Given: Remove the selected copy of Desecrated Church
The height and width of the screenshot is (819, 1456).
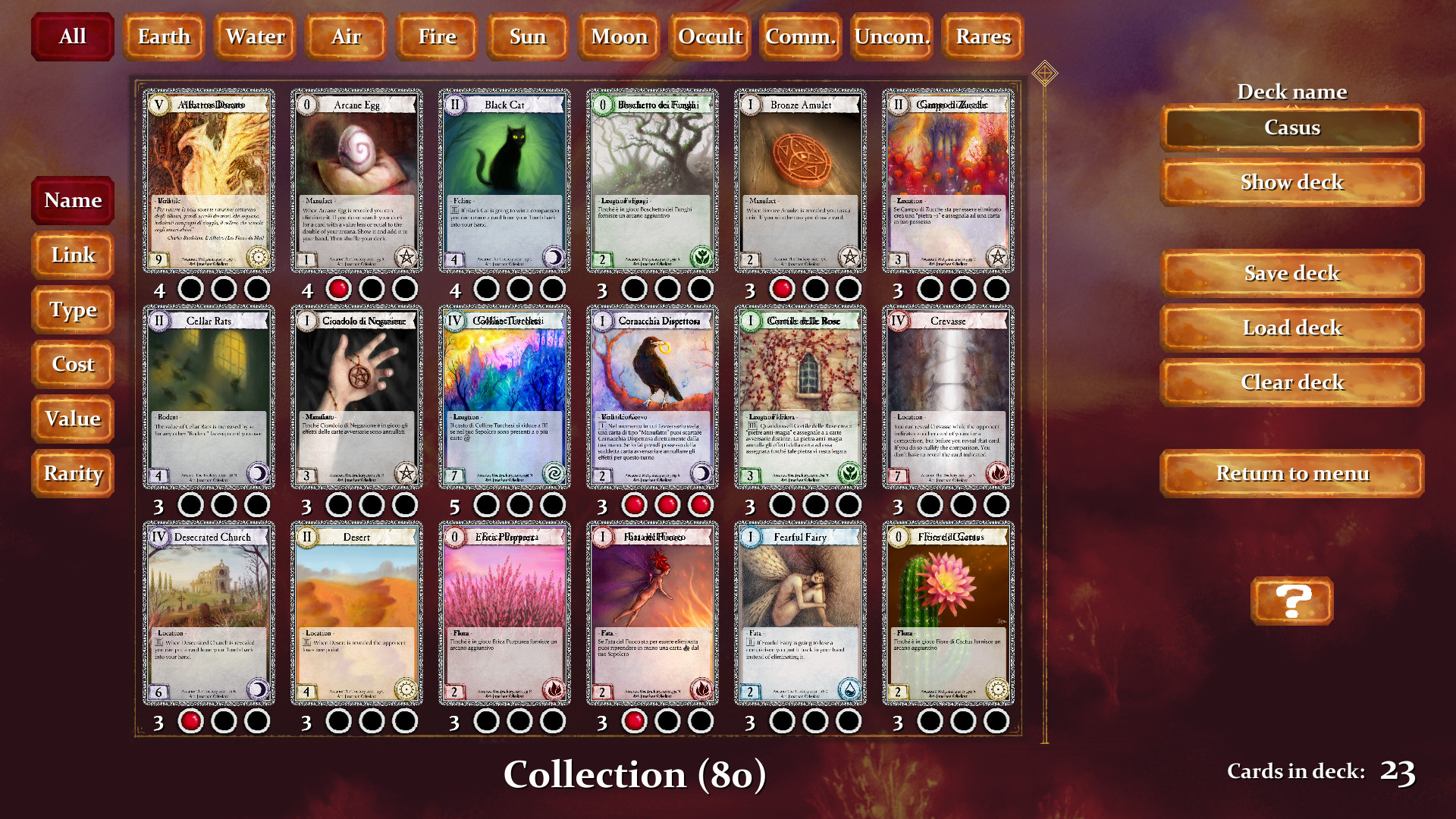Looking at the screenshot, I should 190,721.
